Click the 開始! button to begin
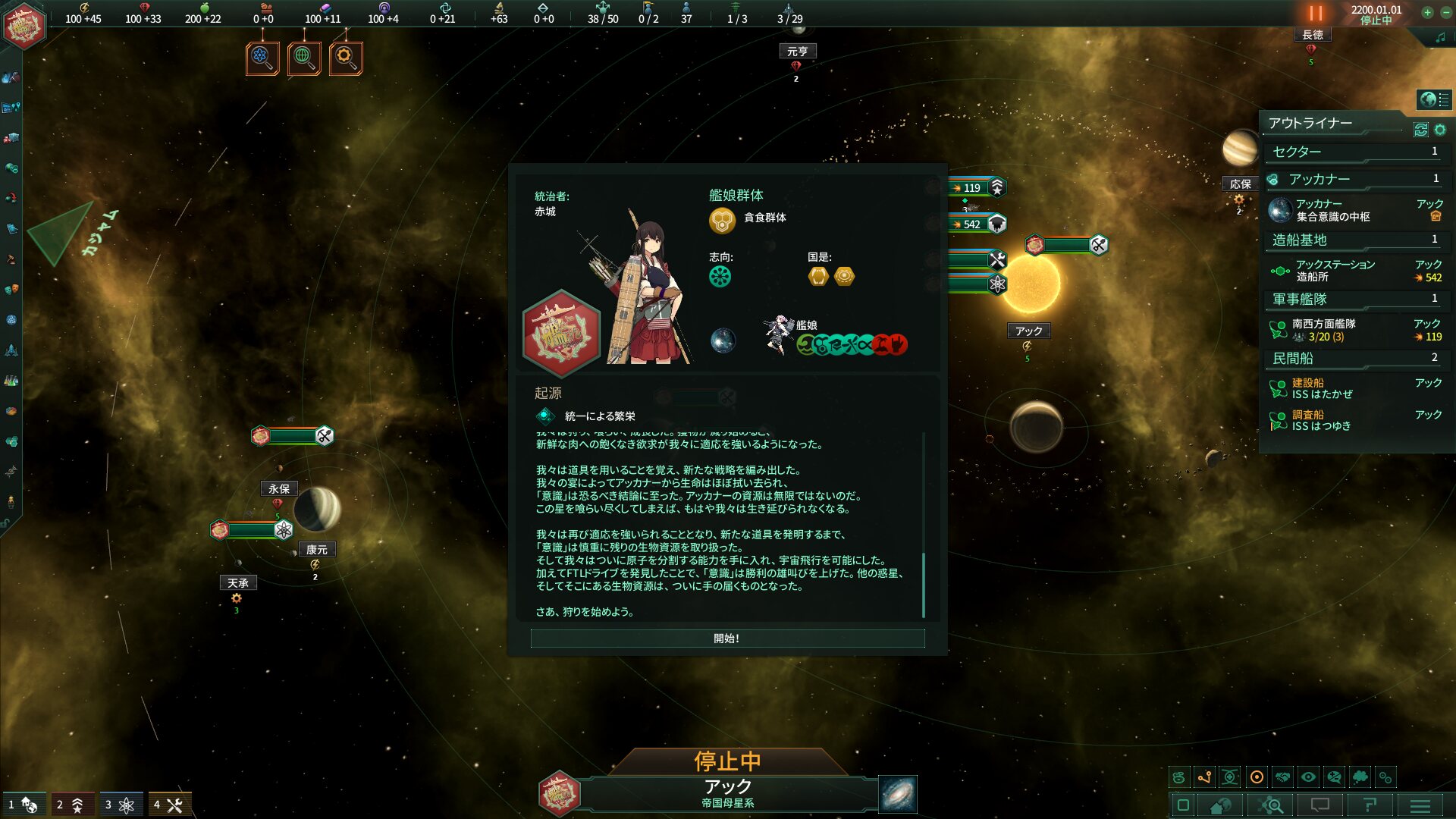 (x=726, y=639)
